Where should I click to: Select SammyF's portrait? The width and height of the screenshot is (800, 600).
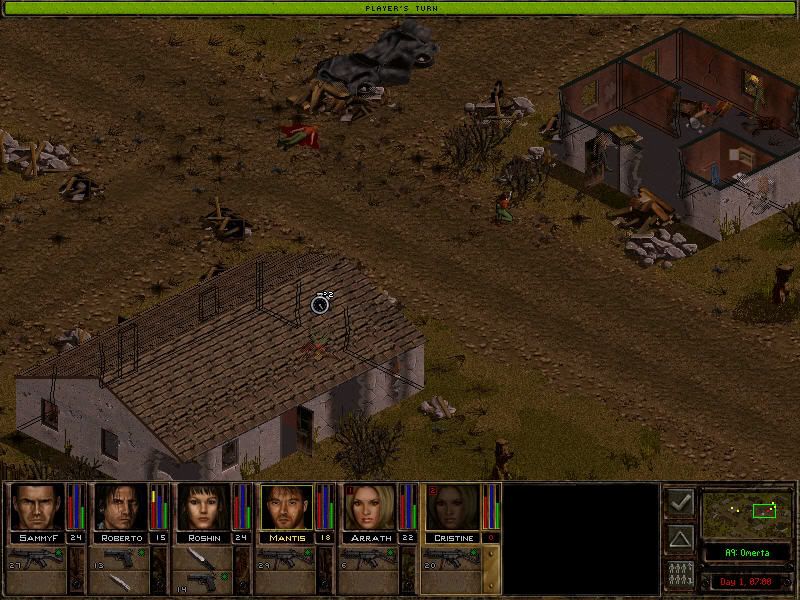click(x=37, y=507)
